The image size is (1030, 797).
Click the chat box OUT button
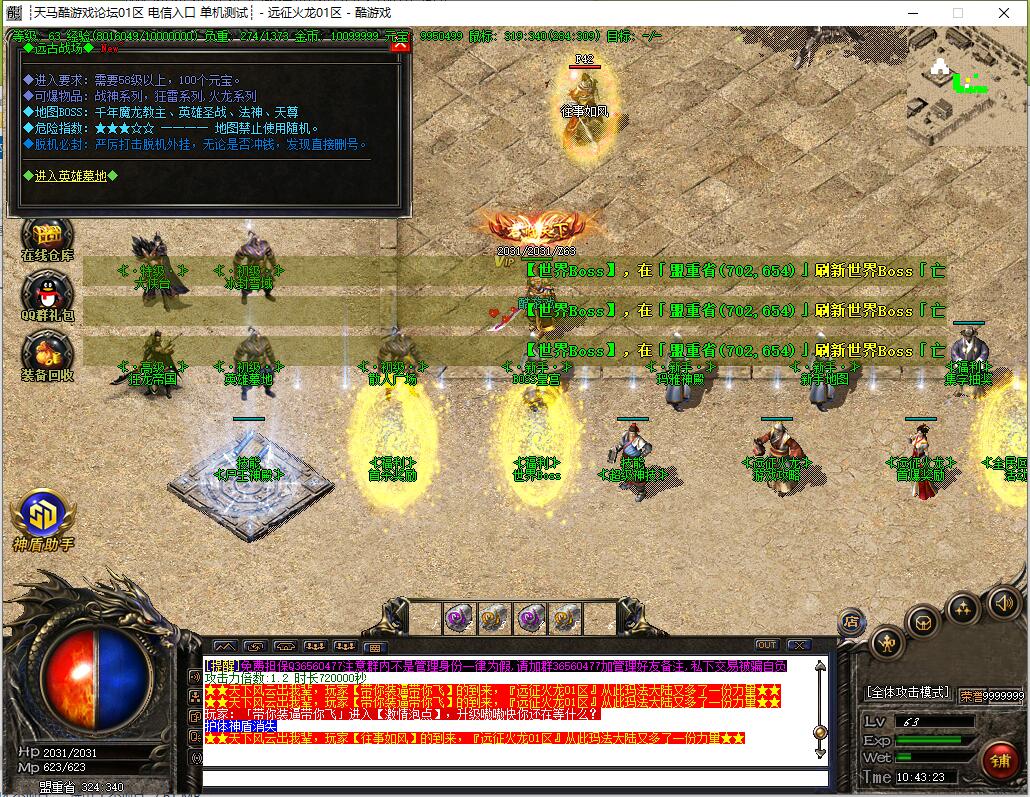pyautogui.click(x=767, y=645)
